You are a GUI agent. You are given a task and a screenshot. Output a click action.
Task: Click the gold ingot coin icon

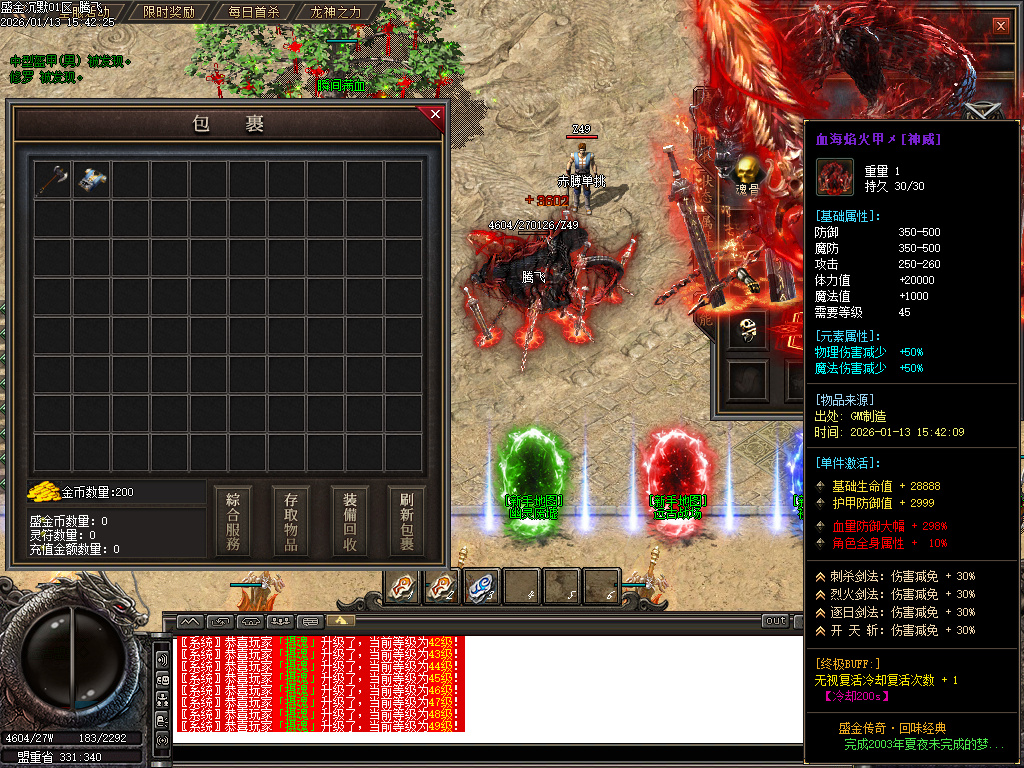(x=44, y=492)
